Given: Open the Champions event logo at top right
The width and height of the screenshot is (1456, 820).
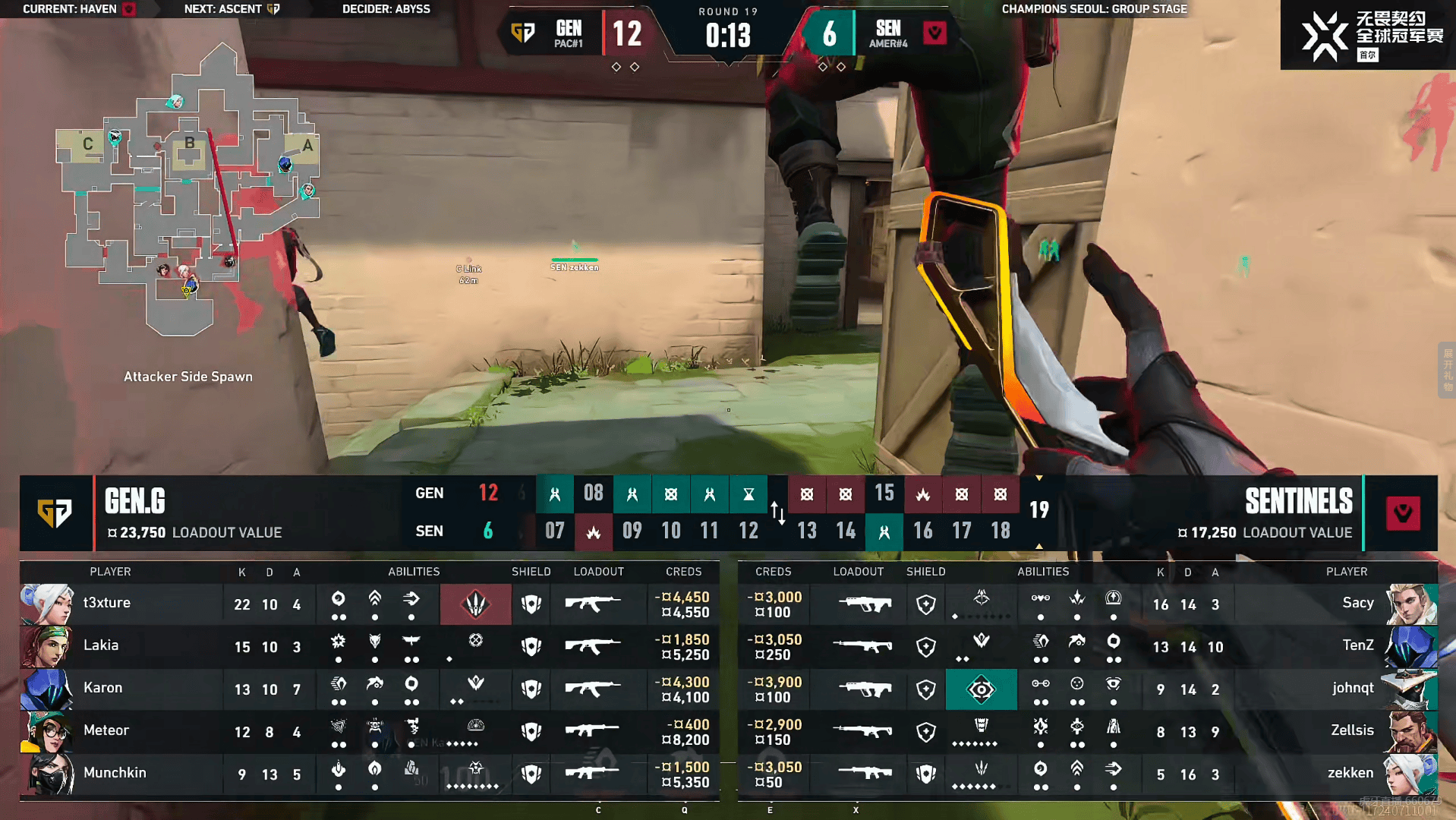Looking at the screenshot, I should [x=1368, y=35].
